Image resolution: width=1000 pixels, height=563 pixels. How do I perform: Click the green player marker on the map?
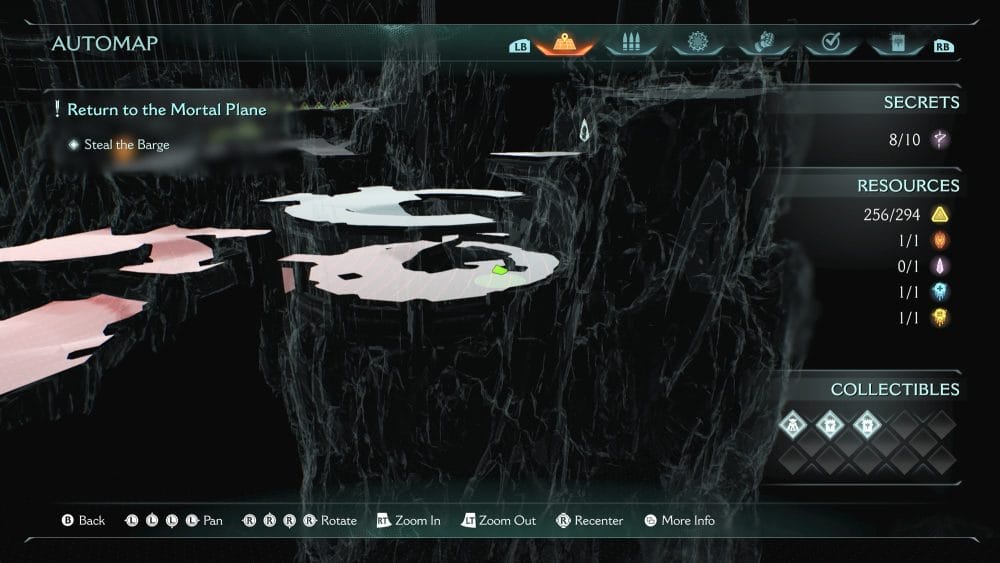(501, 269)
